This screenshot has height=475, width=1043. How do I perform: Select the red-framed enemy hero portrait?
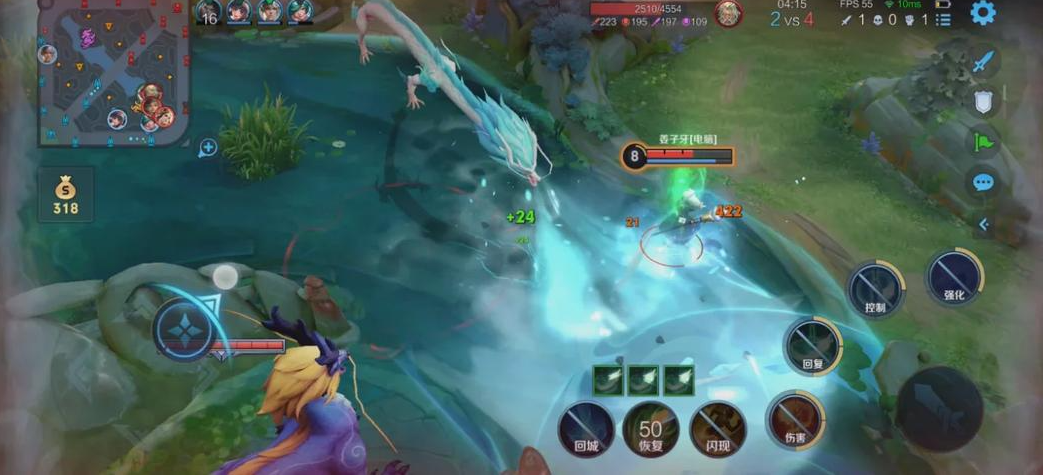coord(728,14)
